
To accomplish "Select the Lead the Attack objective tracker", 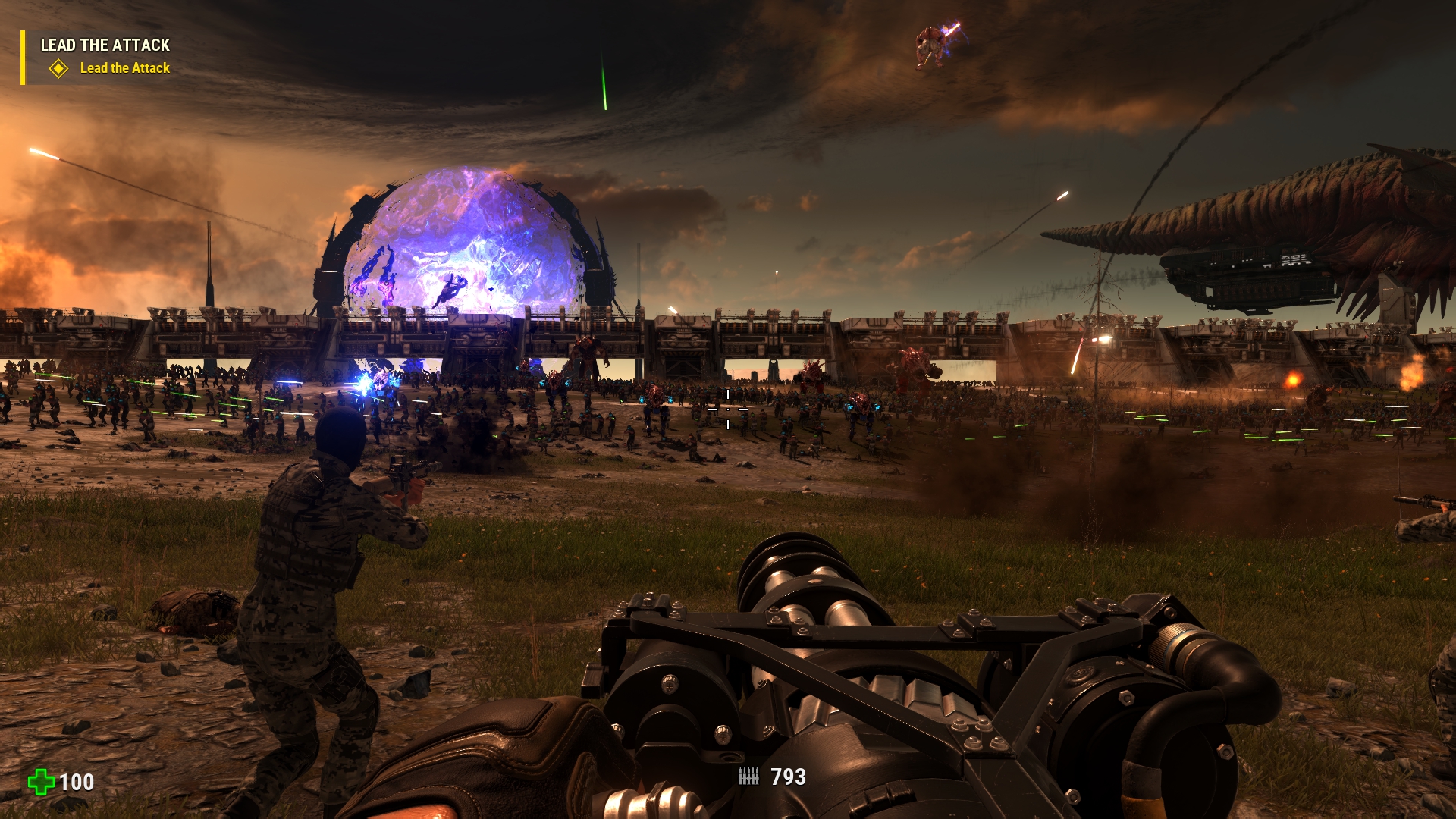I will coord(124,68).
